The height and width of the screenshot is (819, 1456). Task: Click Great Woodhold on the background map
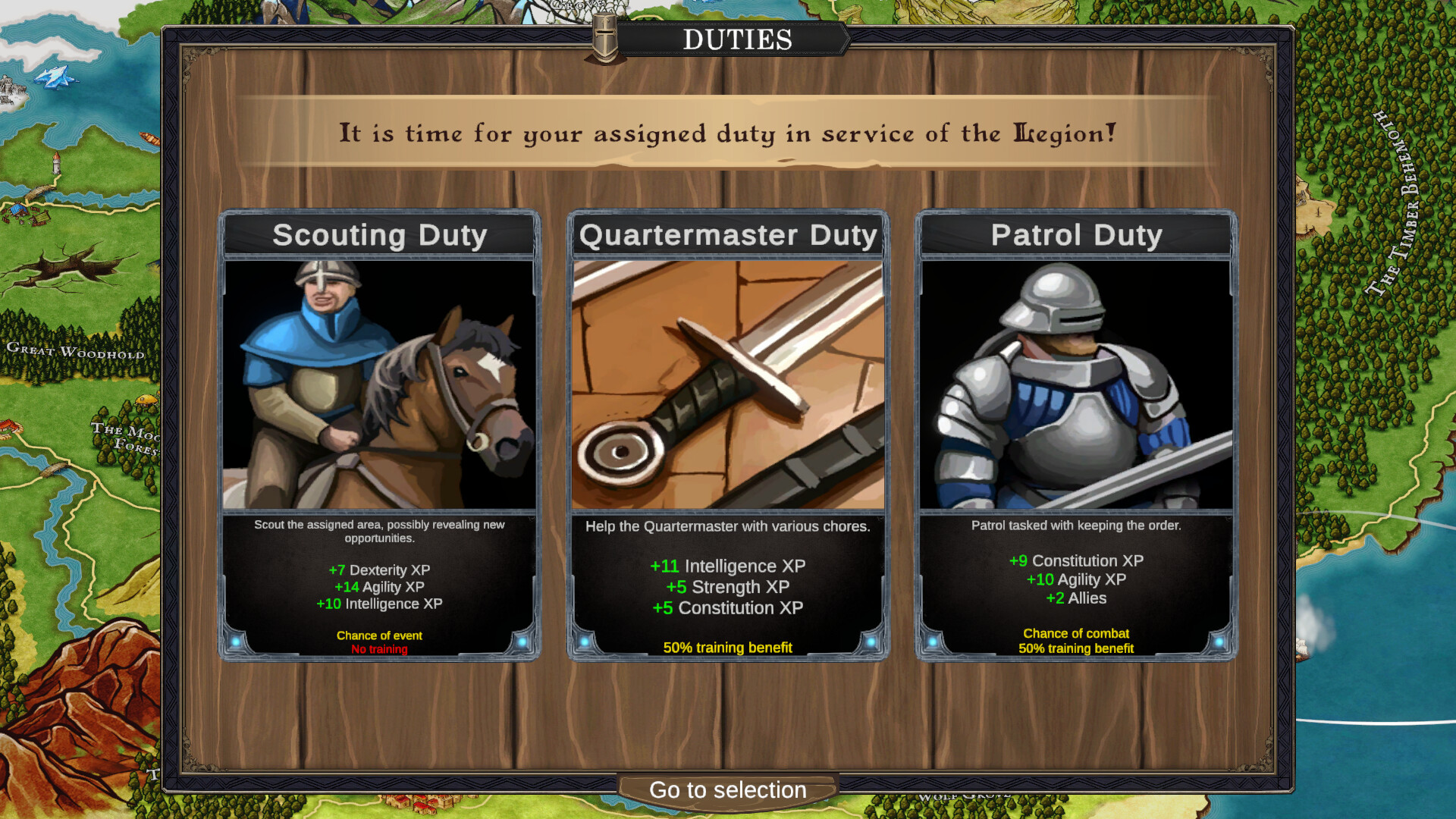tap(76, 350)
